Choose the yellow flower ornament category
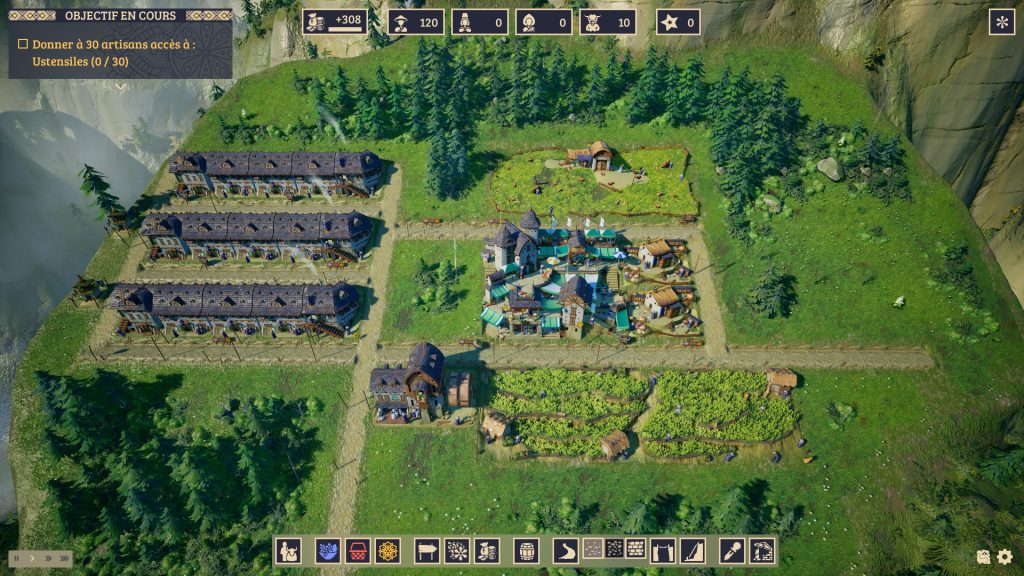The width and height of the screenshot is (1024, 576). coord(387,550)
